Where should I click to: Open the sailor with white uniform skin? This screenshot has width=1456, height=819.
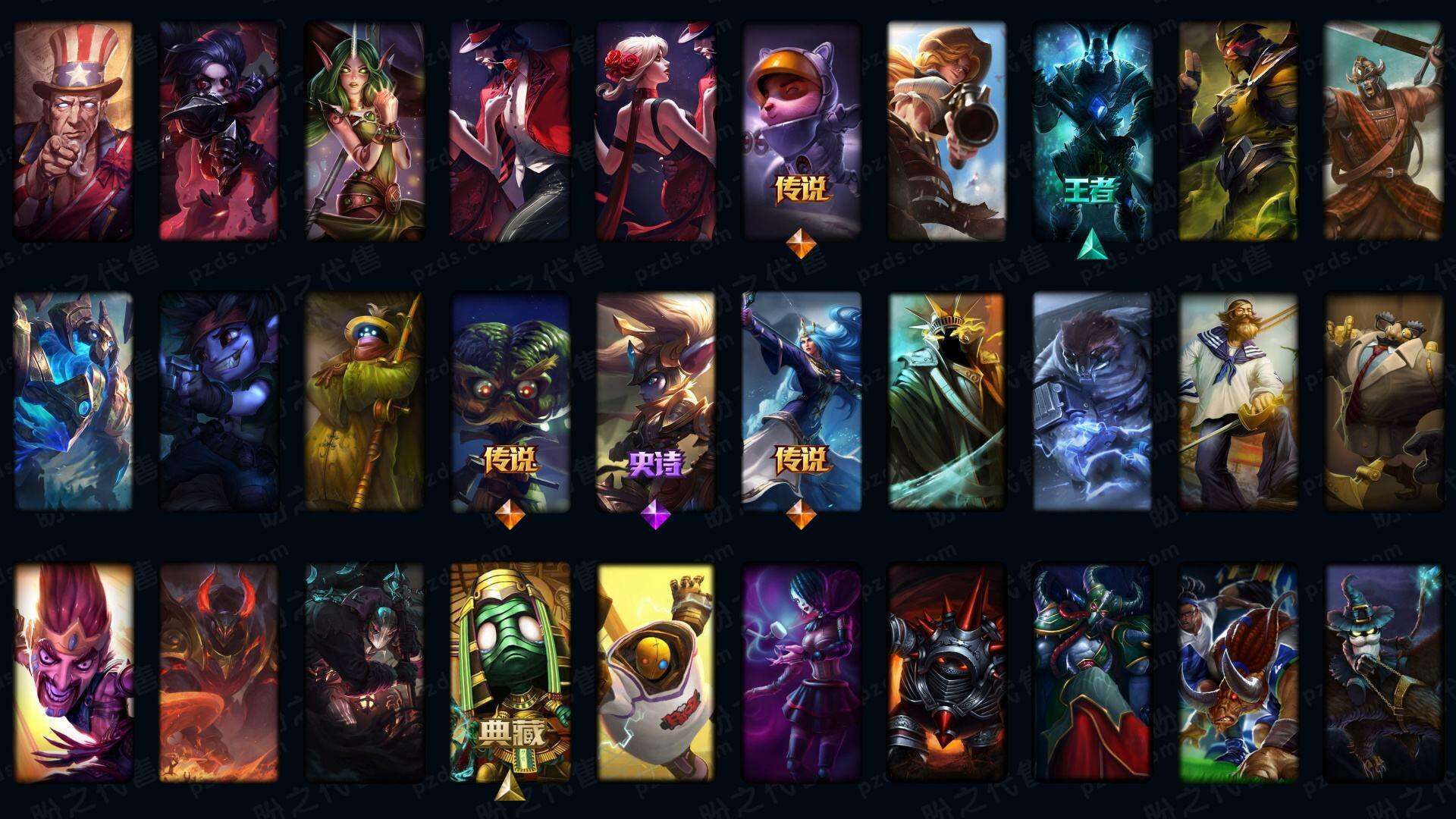pyautogui.click(x=1238, y=402)
